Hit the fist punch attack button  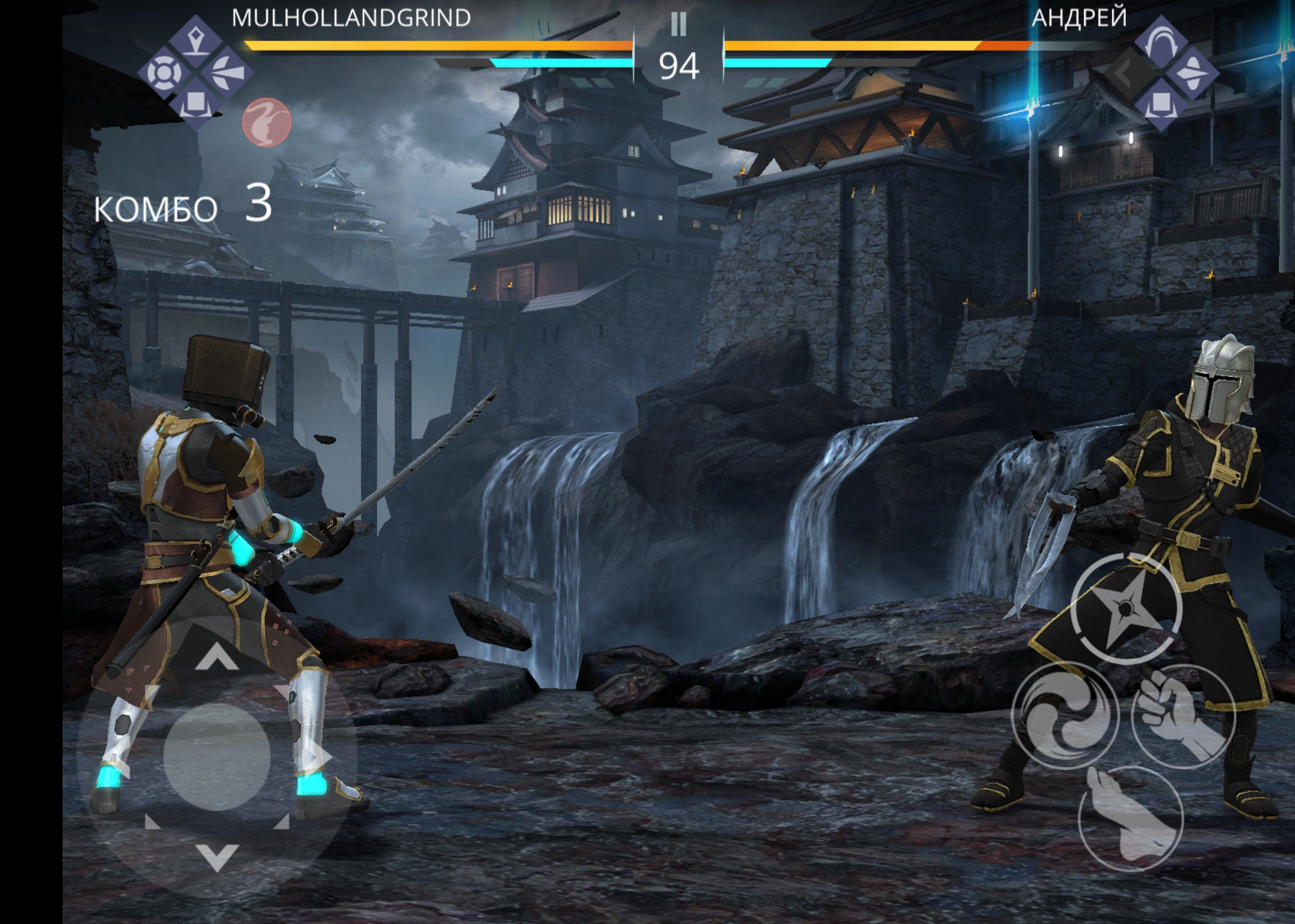coord(1182,716)
